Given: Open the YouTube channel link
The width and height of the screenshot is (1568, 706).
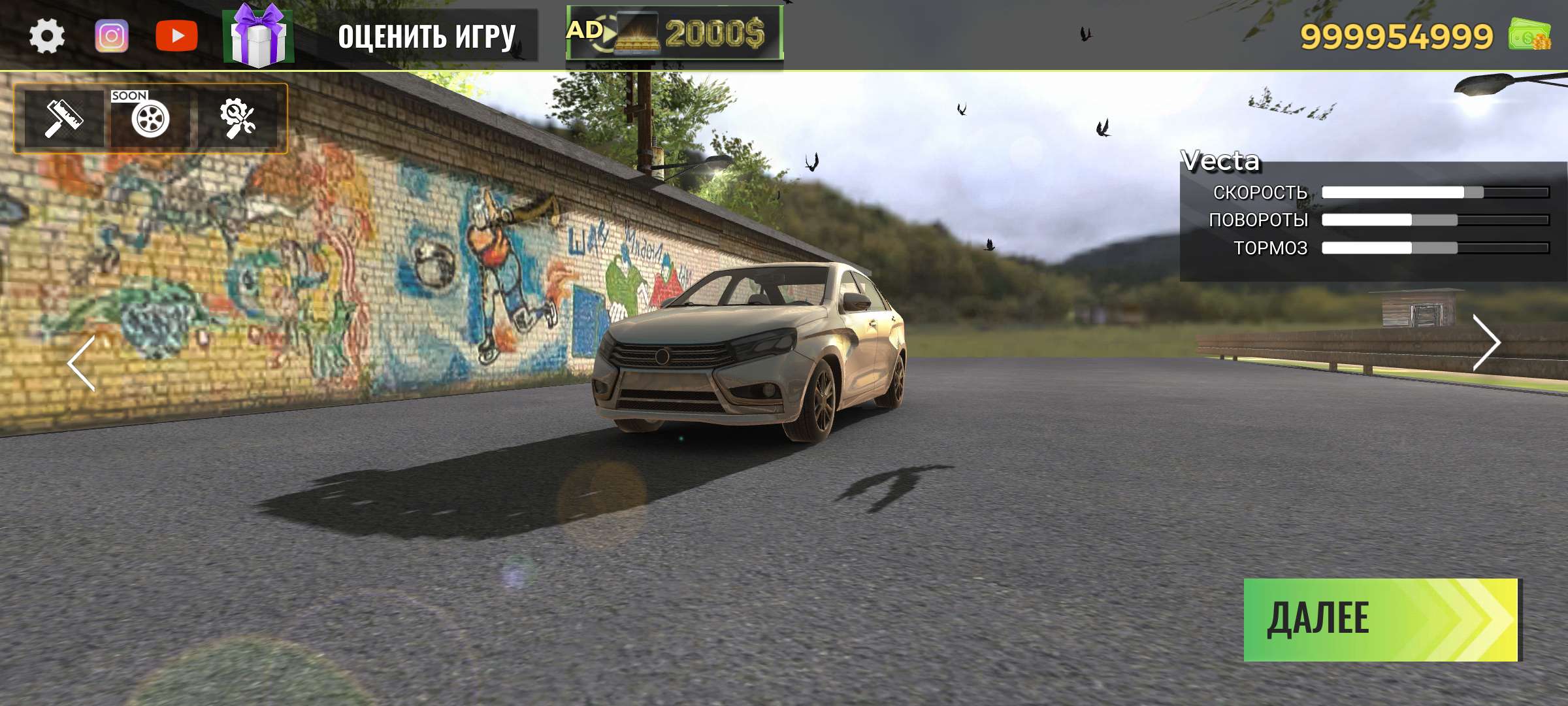Looking at the screenshot, I should click(x=176, y=36).
